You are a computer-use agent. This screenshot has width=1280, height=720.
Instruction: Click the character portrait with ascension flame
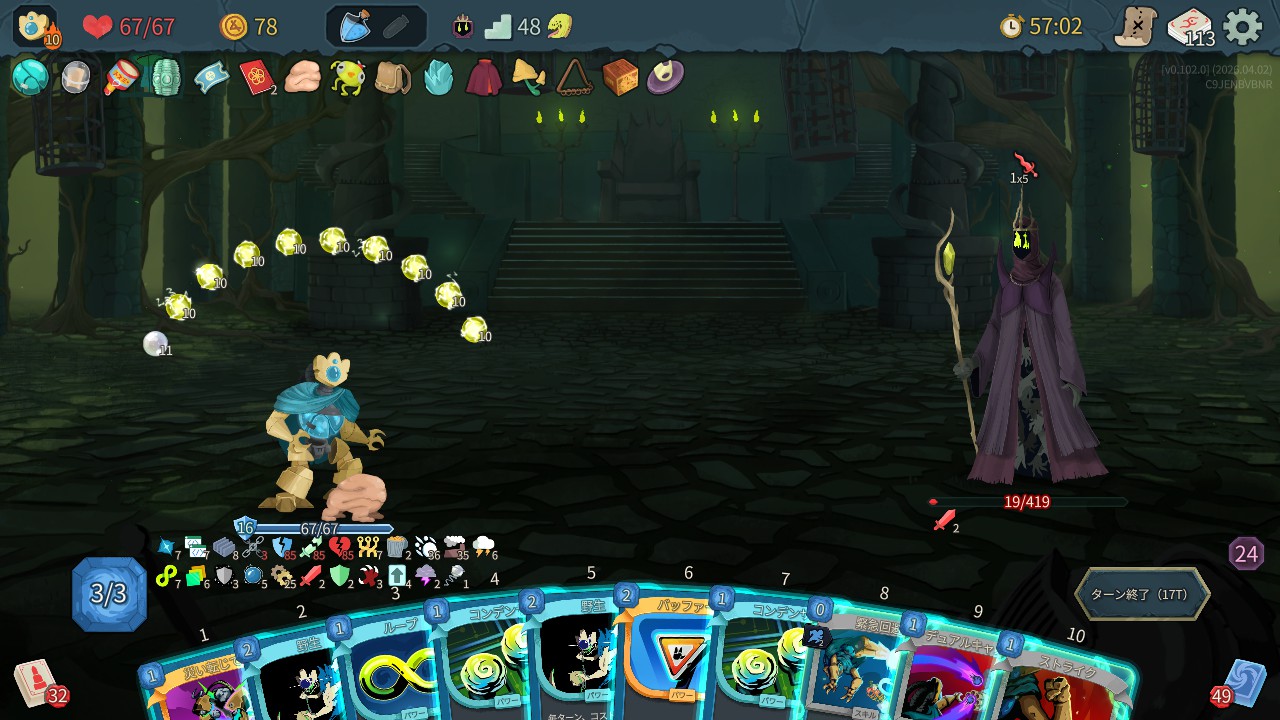click(x=35, y=26)
